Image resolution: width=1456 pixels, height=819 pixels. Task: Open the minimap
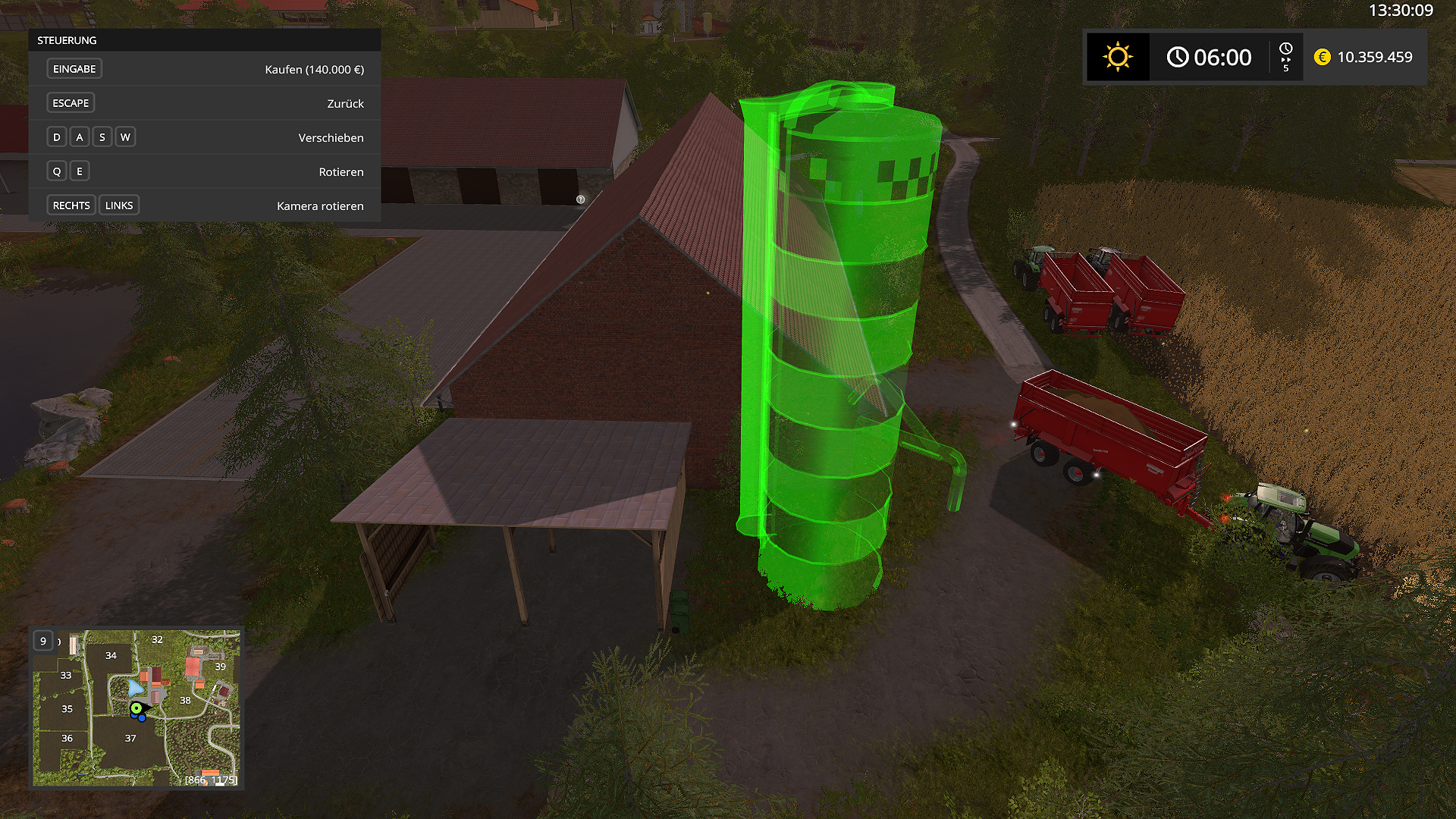(x=136, y=708)
